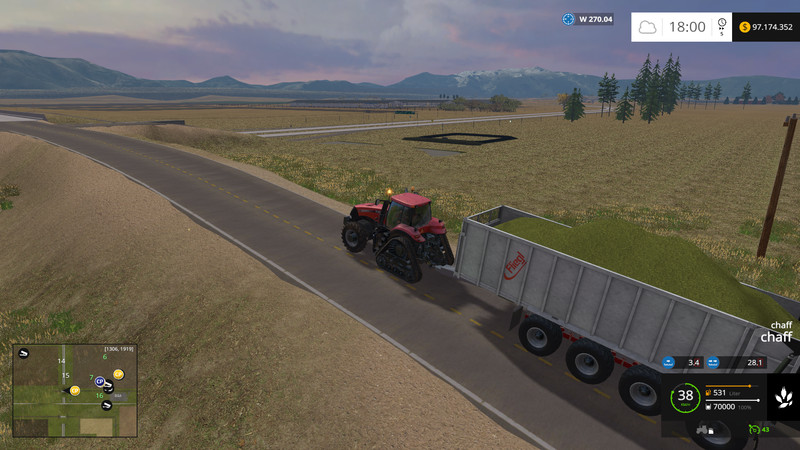The height and width of the screenshot is (450, 800).
Task: Toggle the game speed clock icon
Action: point(721,24)
